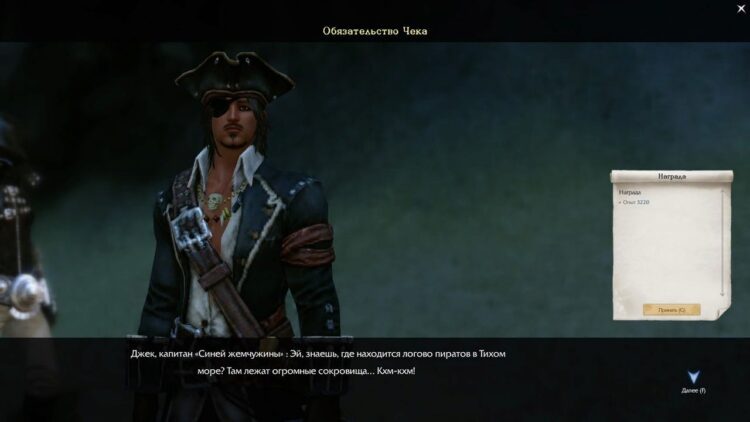Click the reward panel scrollbar
The width and height of the screenshot is (750, 422).
click(x=723, y=245)
